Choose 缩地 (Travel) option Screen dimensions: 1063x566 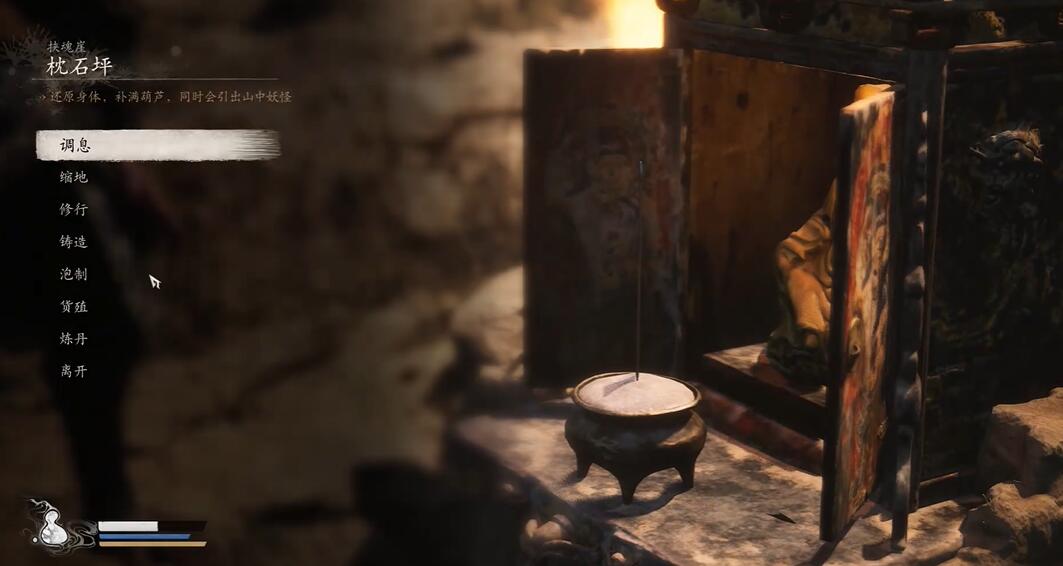(x=74, y=177)
